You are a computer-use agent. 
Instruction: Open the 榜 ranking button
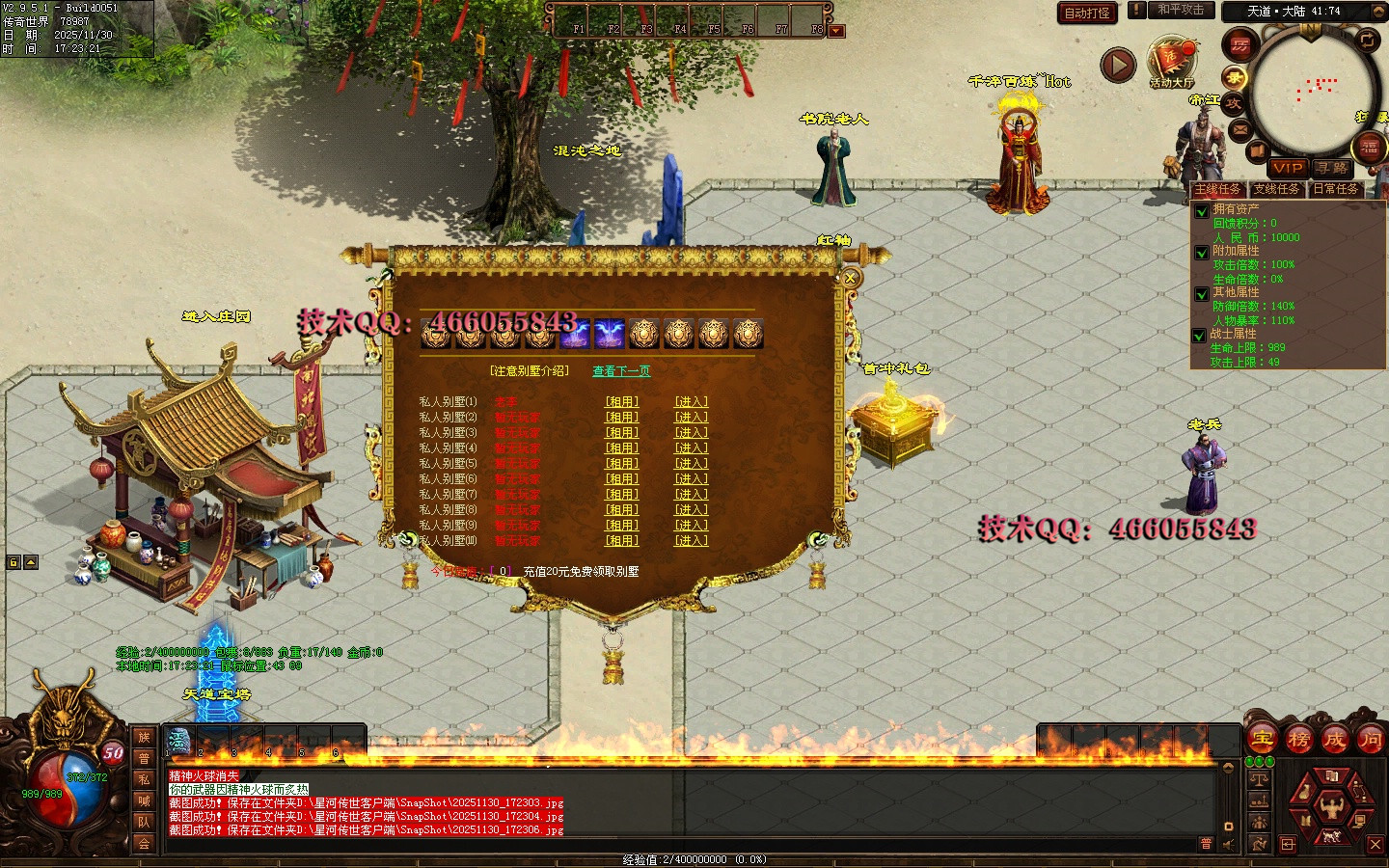click(x=1298, y=741)
